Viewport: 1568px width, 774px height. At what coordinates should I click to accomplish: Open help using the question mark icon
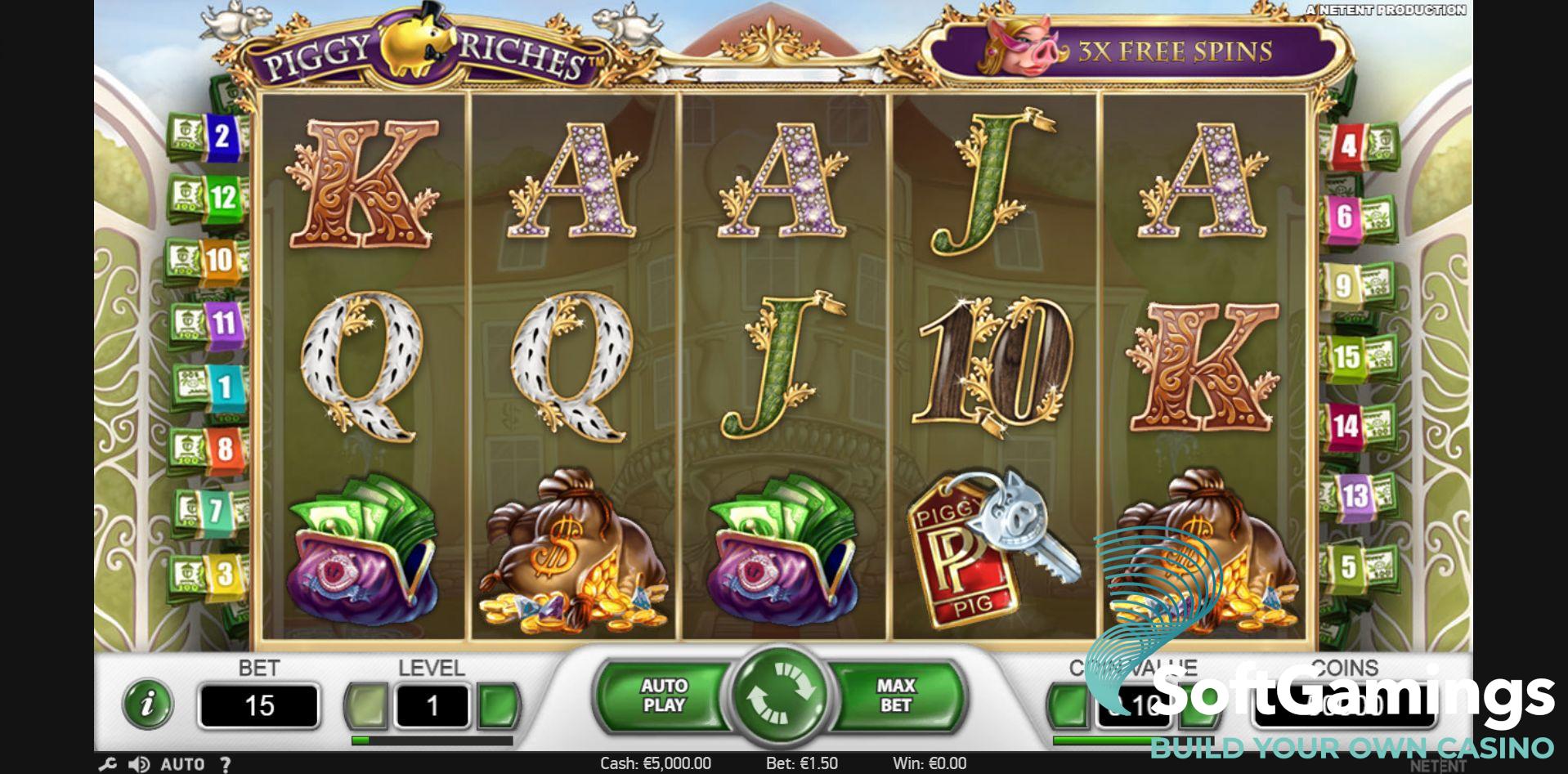point(227,764)
